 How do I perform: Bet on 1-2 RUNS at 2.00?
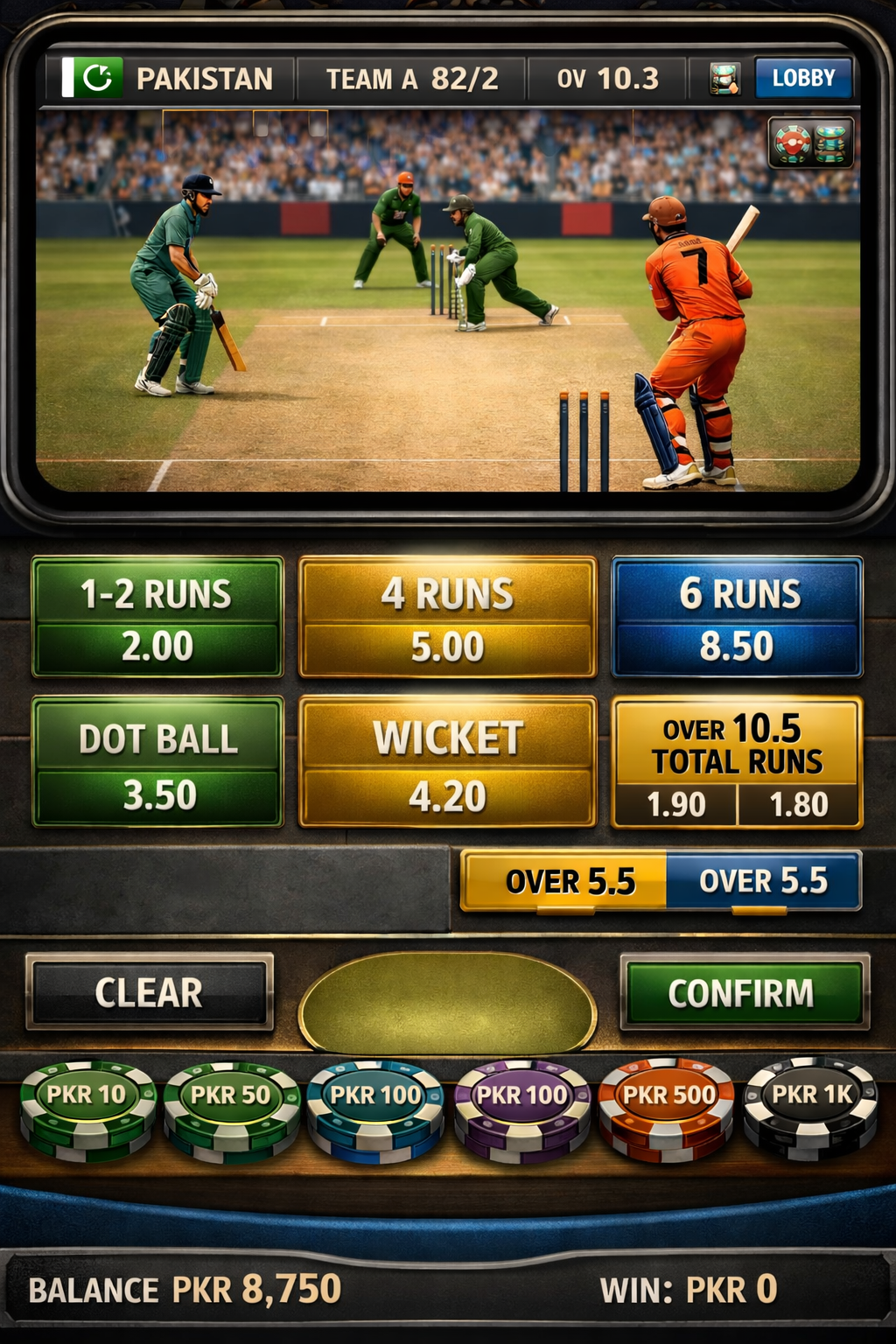(x=157, y=617)
